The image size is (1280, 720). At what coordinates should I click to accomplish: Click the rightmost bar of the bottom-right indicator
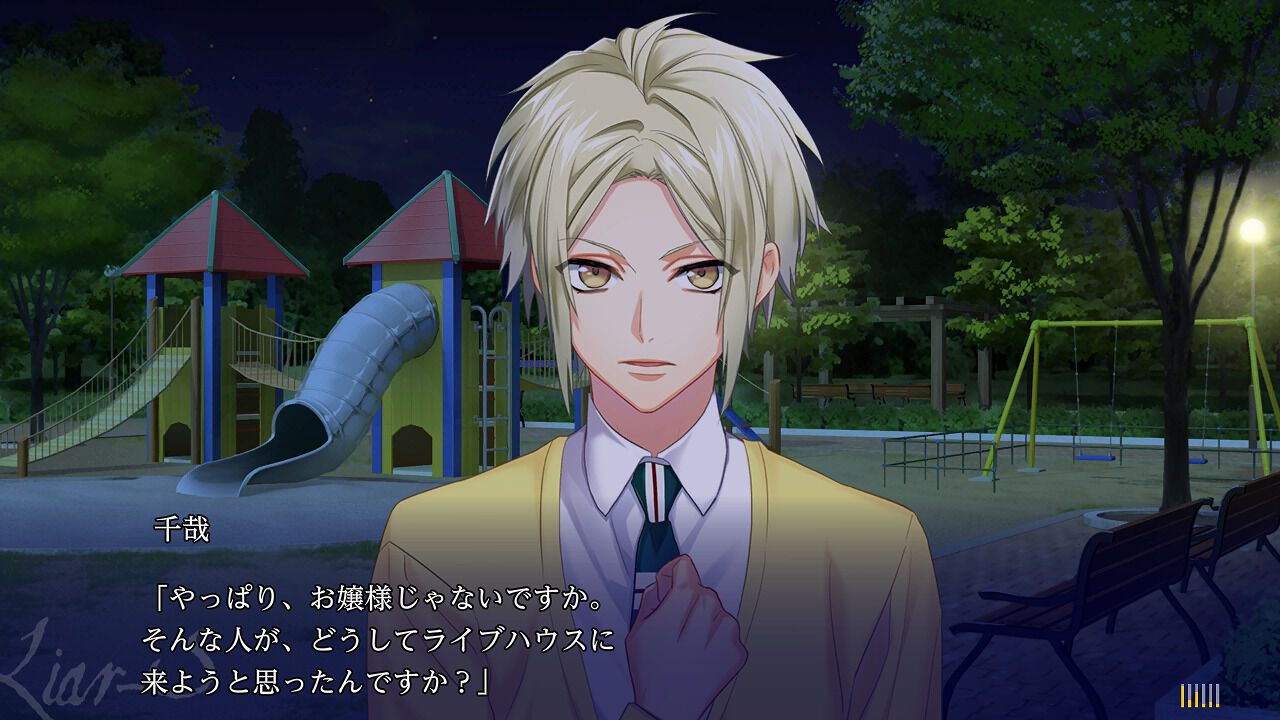(x=1217, y=695)
